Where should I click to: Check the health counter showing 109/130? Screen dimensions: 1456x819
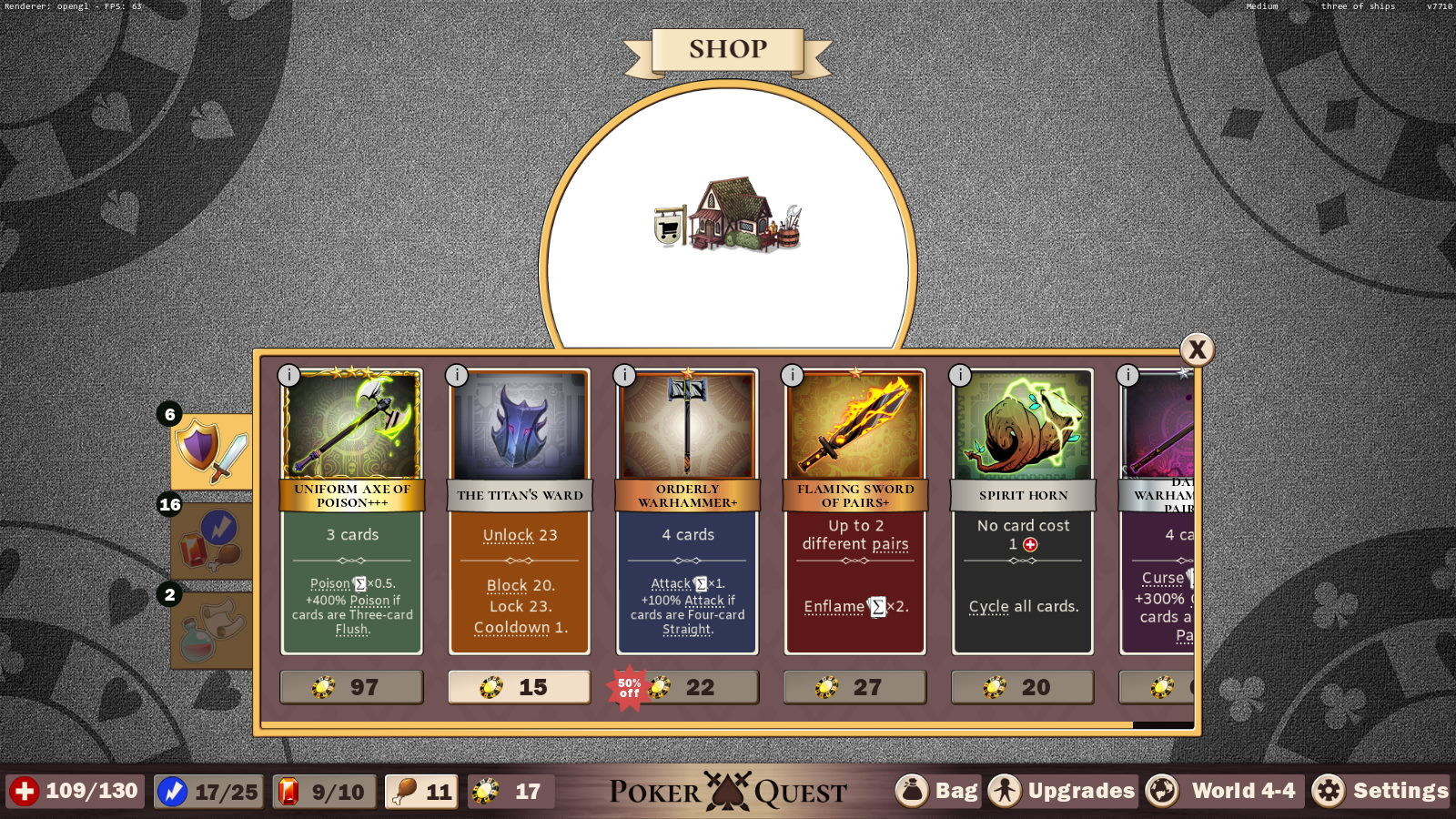(x=73, y=791)
